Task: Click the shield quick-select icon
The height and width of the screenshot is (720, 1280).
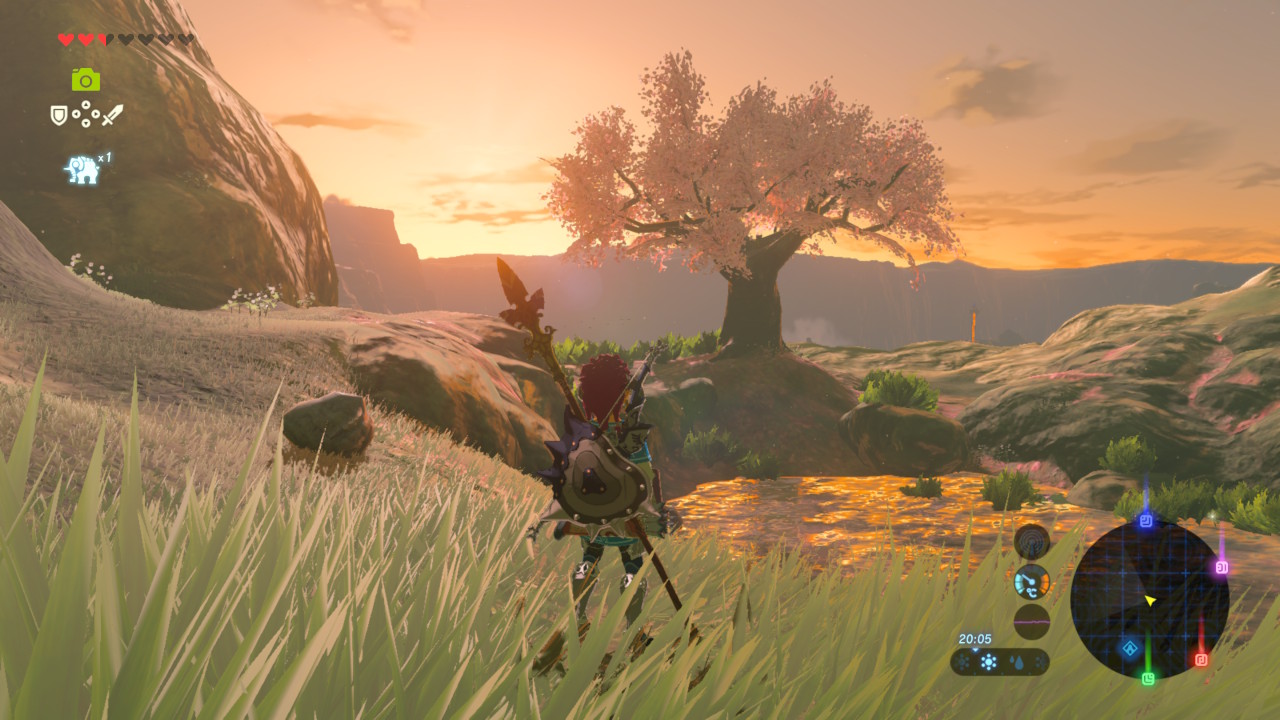Action: tap(59, 115)
